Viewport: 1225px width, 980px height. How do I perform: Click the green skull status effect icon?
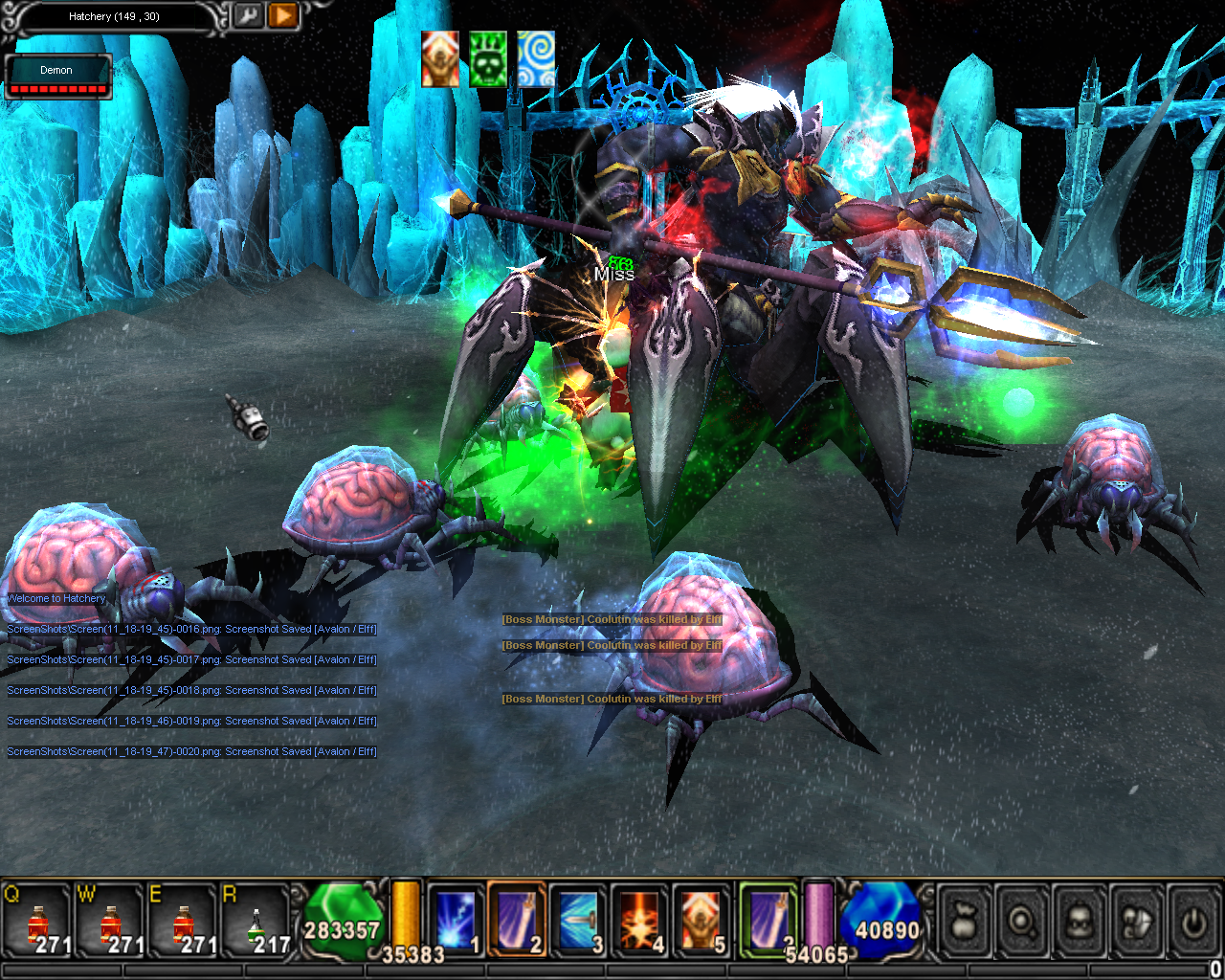488,59
